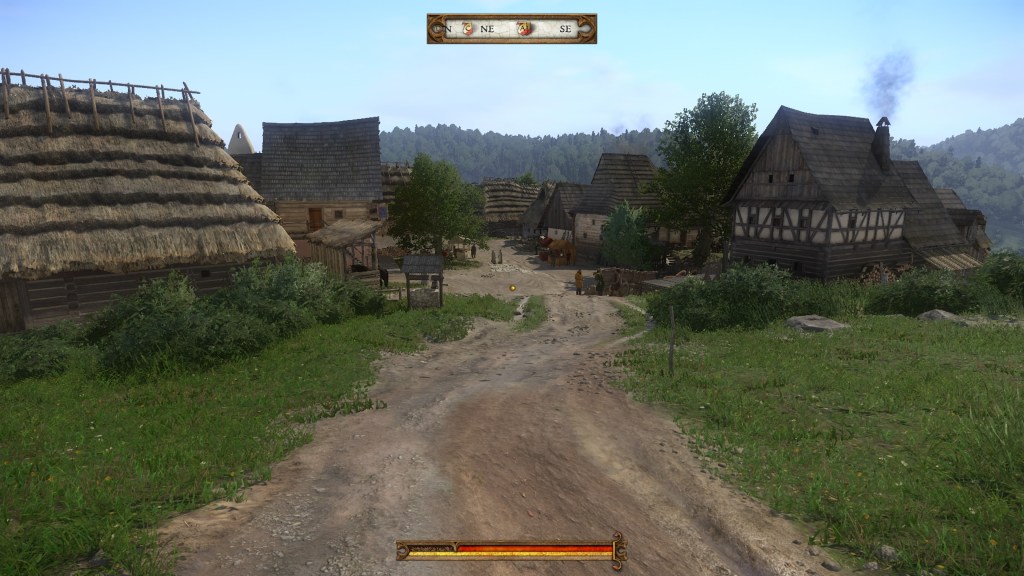This screenshot has width=1024, height=576.
Task: Select the quest marker C shield on compass
Action: point(468,29)
